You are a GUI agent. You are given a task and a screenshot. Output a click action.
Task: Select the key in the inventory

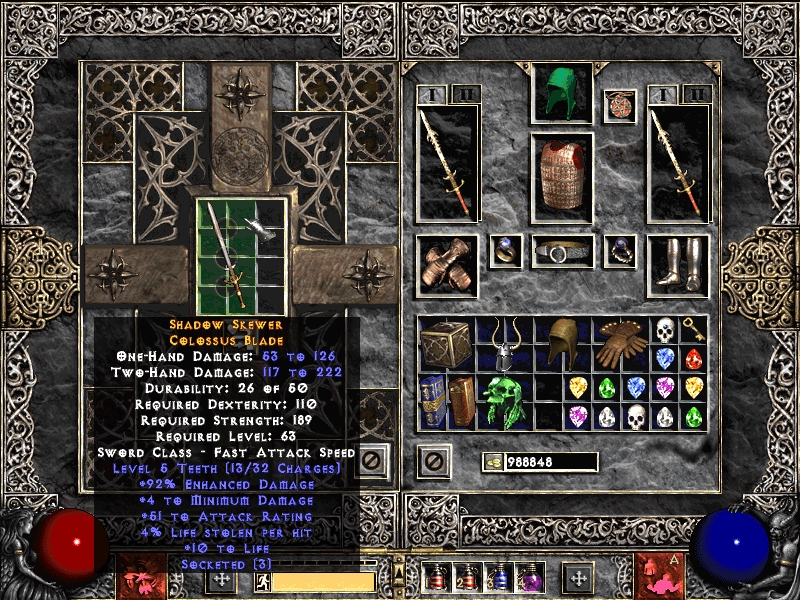pyautogui.click(x=694, y=330)
